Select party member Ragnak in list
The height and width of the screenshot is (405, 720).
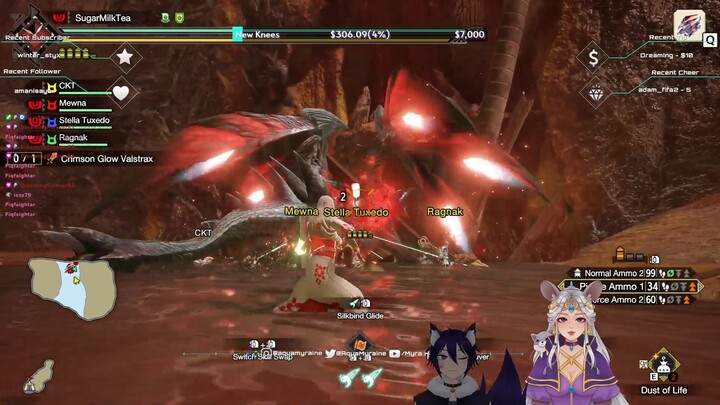(x=73, y=138)
